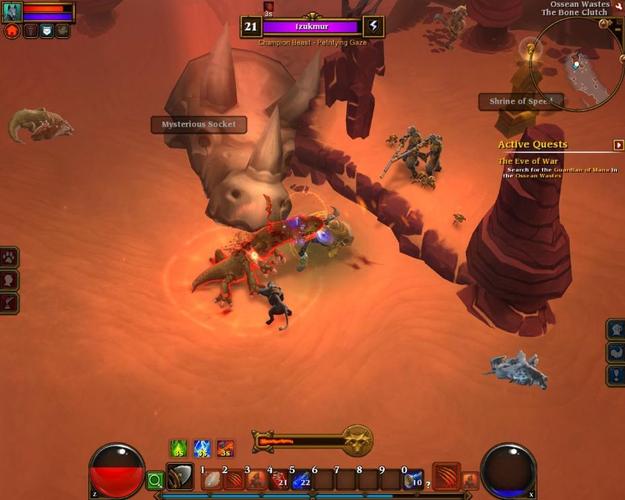The height and width of the screenshot is (500, 625).
Task: Click the Mysterious Socket label
Action: [x=199, y=125]
